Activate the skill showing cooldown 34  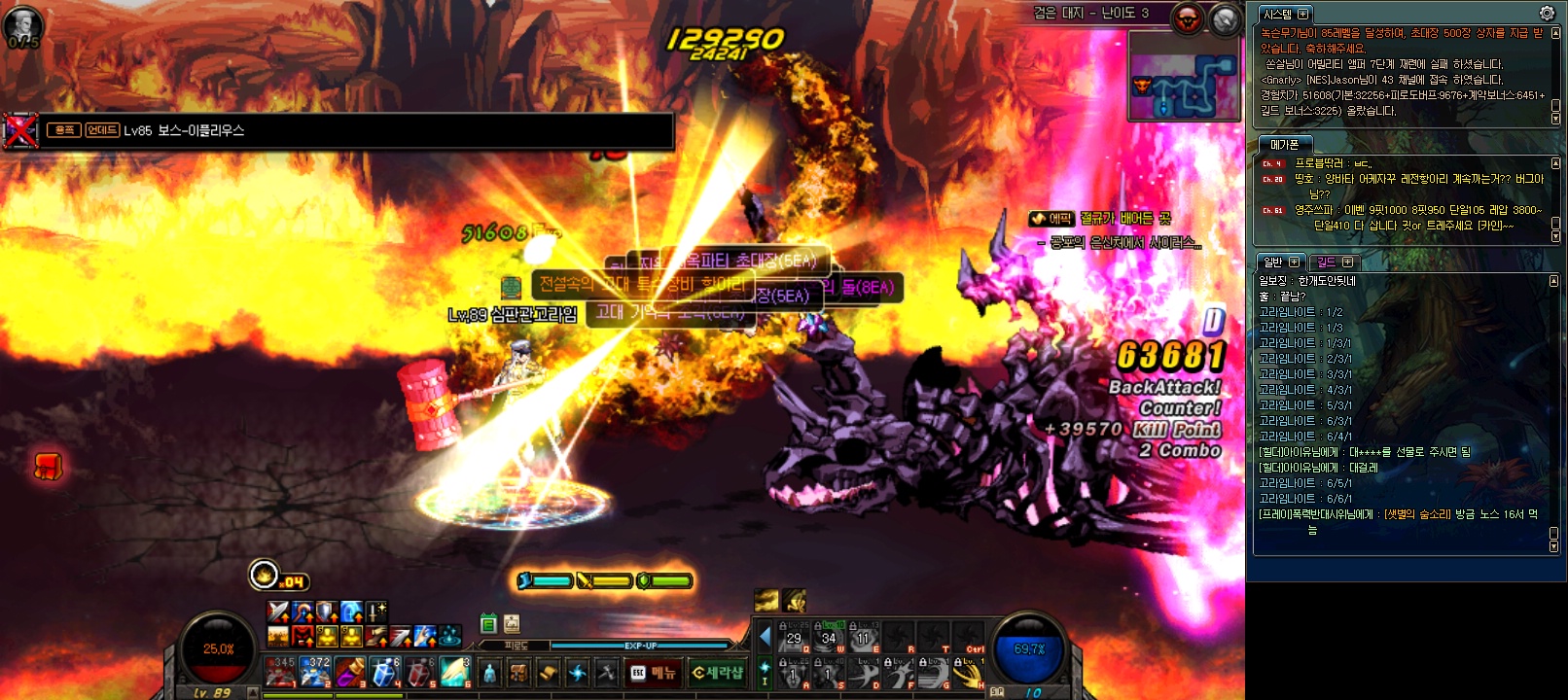pos(829,637)
